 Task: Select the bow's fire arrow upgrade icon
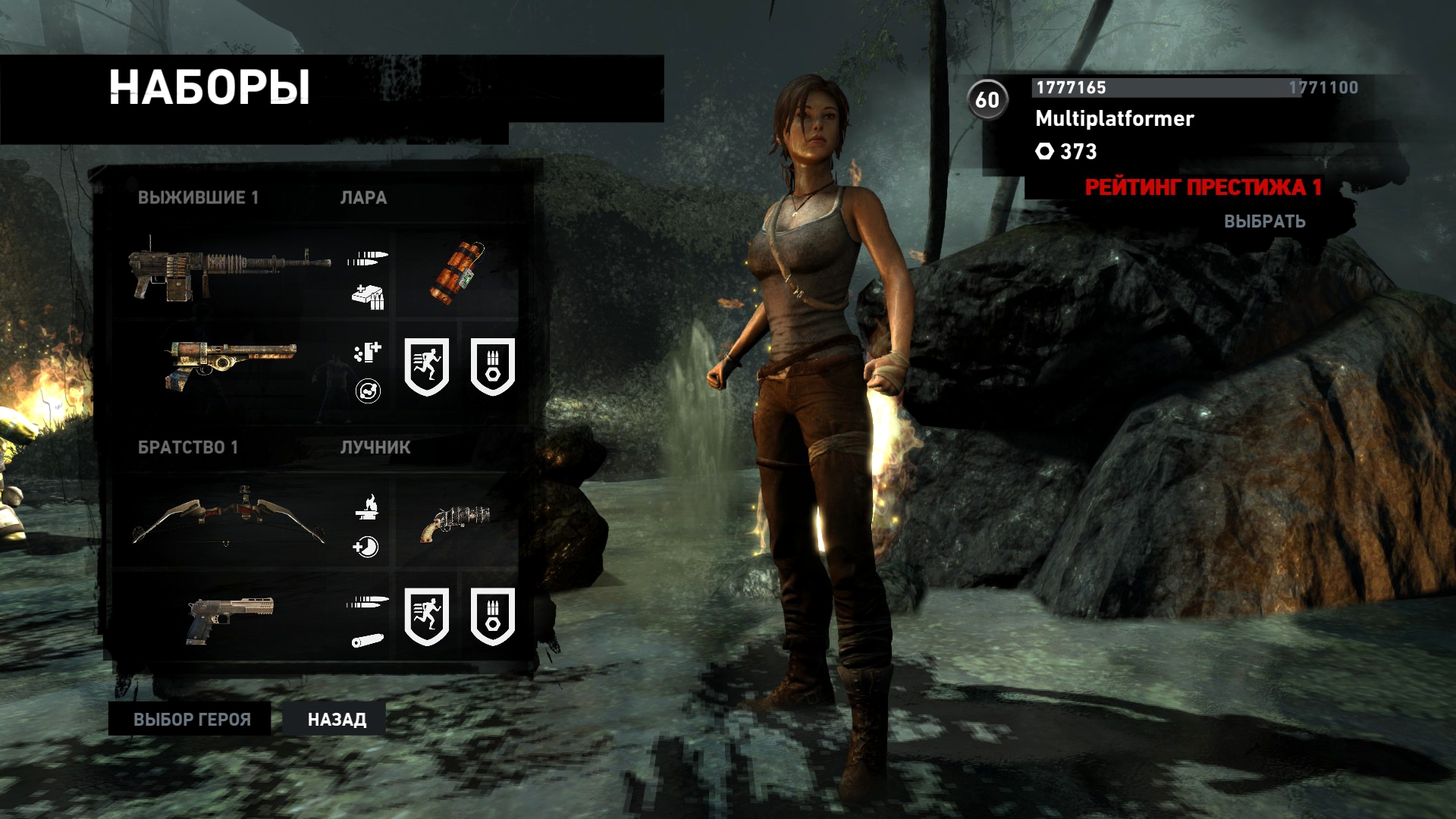point(367,506)
